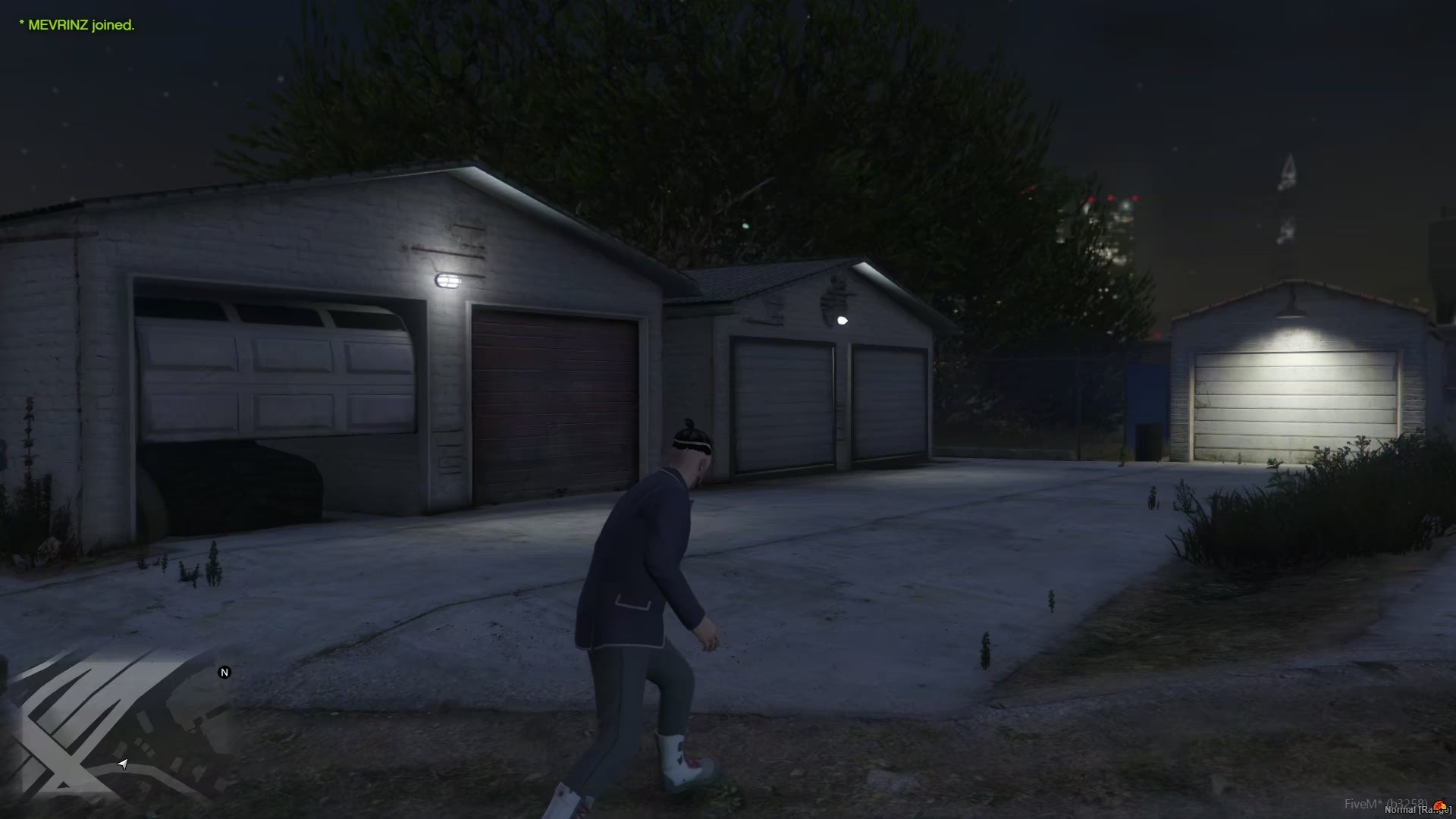
Task: Click the MEVRINZ joined chat message
Action: pyautogui.click(x=77, y=25)
